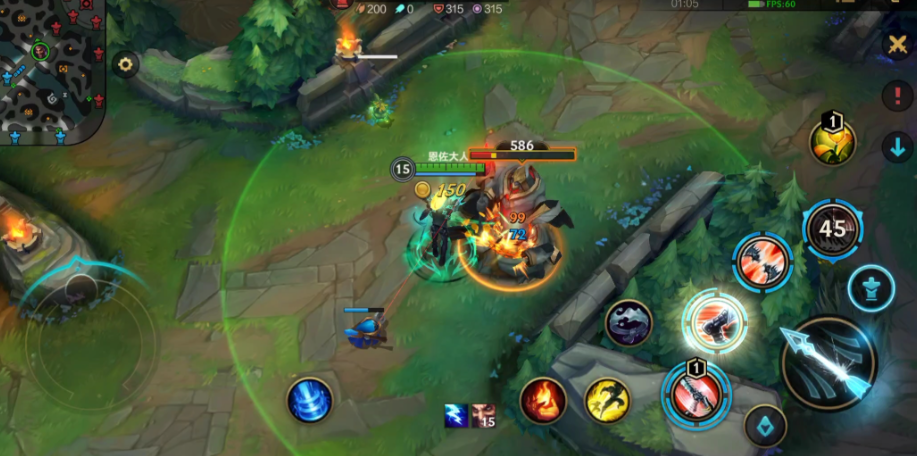Open the settings gear beside the minimap
Screen dimensions: 917x456
(125, 66)
